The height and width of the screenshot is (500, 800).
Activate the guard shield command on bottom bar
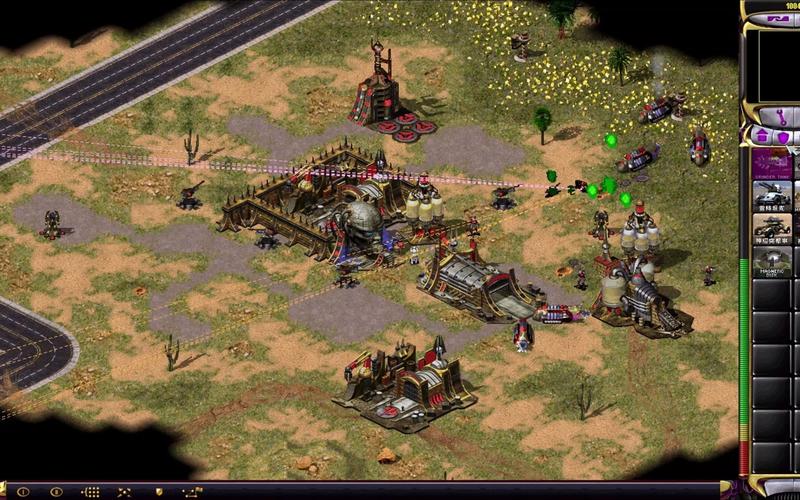tap(158, 492)
